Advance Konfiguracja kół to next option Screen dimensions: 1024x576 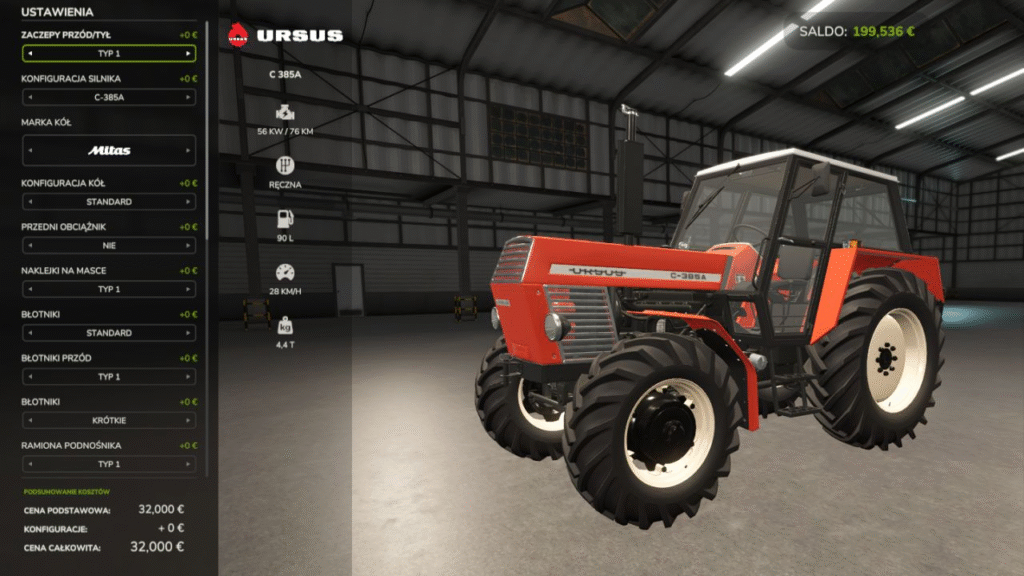pyautogui.click(x=188, y=202)
